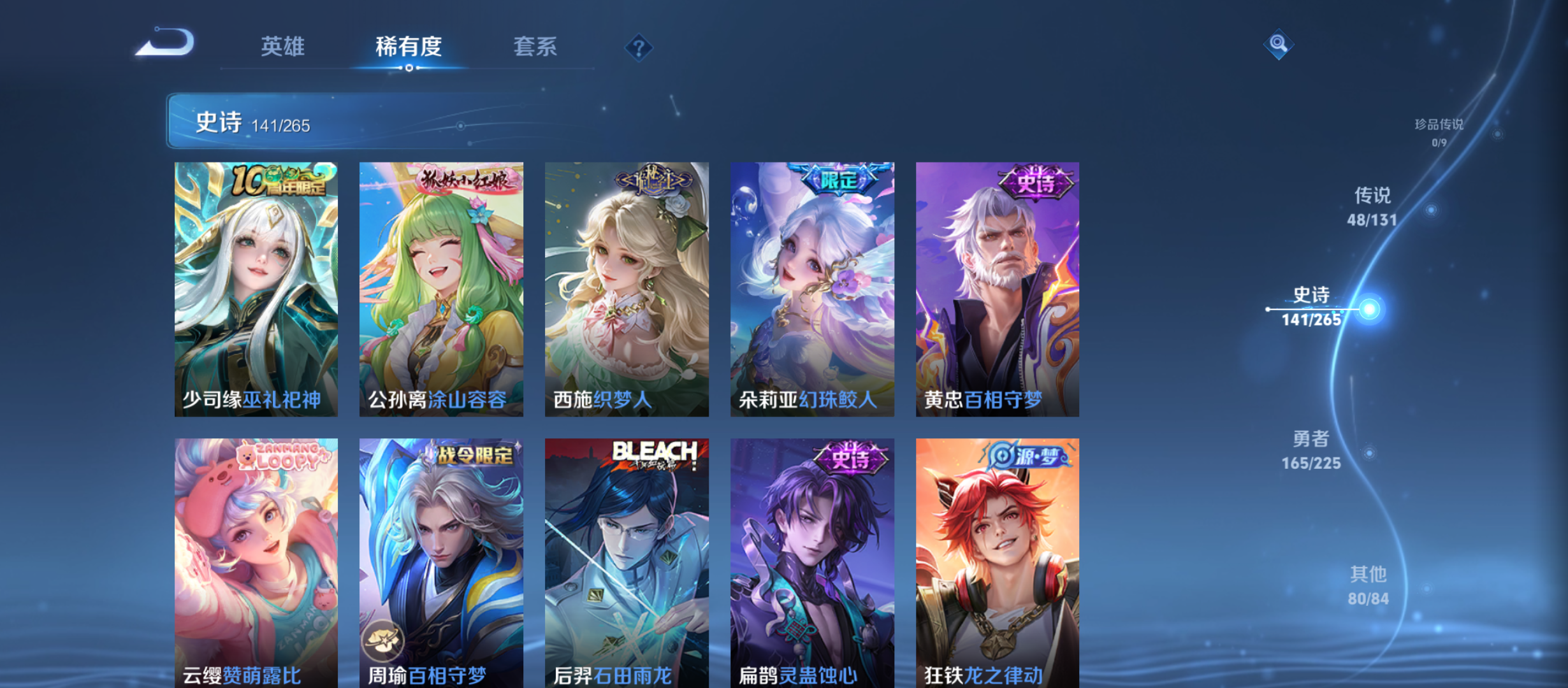This screenshot has width=1568, height=688.
Task: Open 后羿's BLEACH 石田雨龙 skin
Action: (x=627, y=561)
